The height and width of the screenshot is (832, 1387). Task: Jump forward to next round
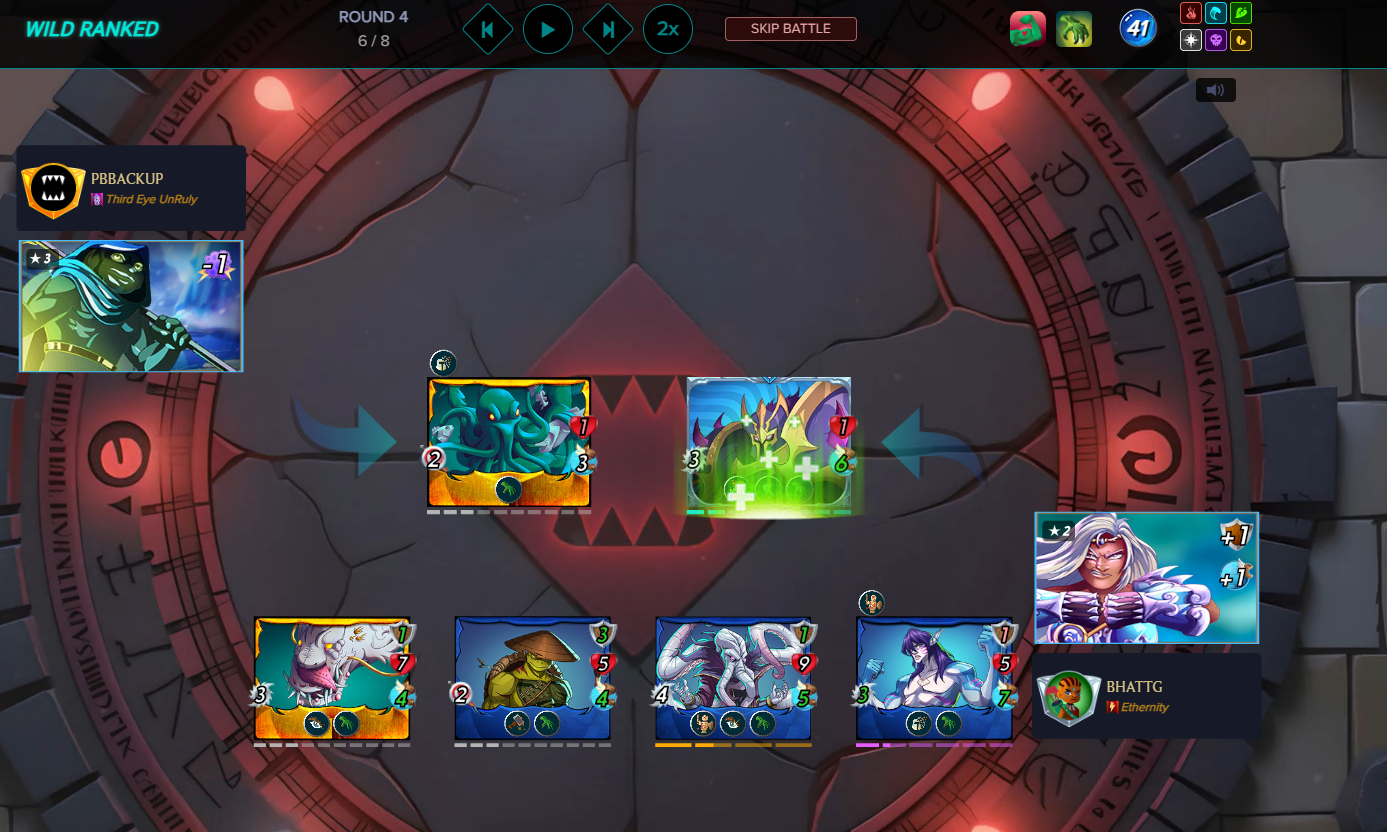tap(608, 30)
